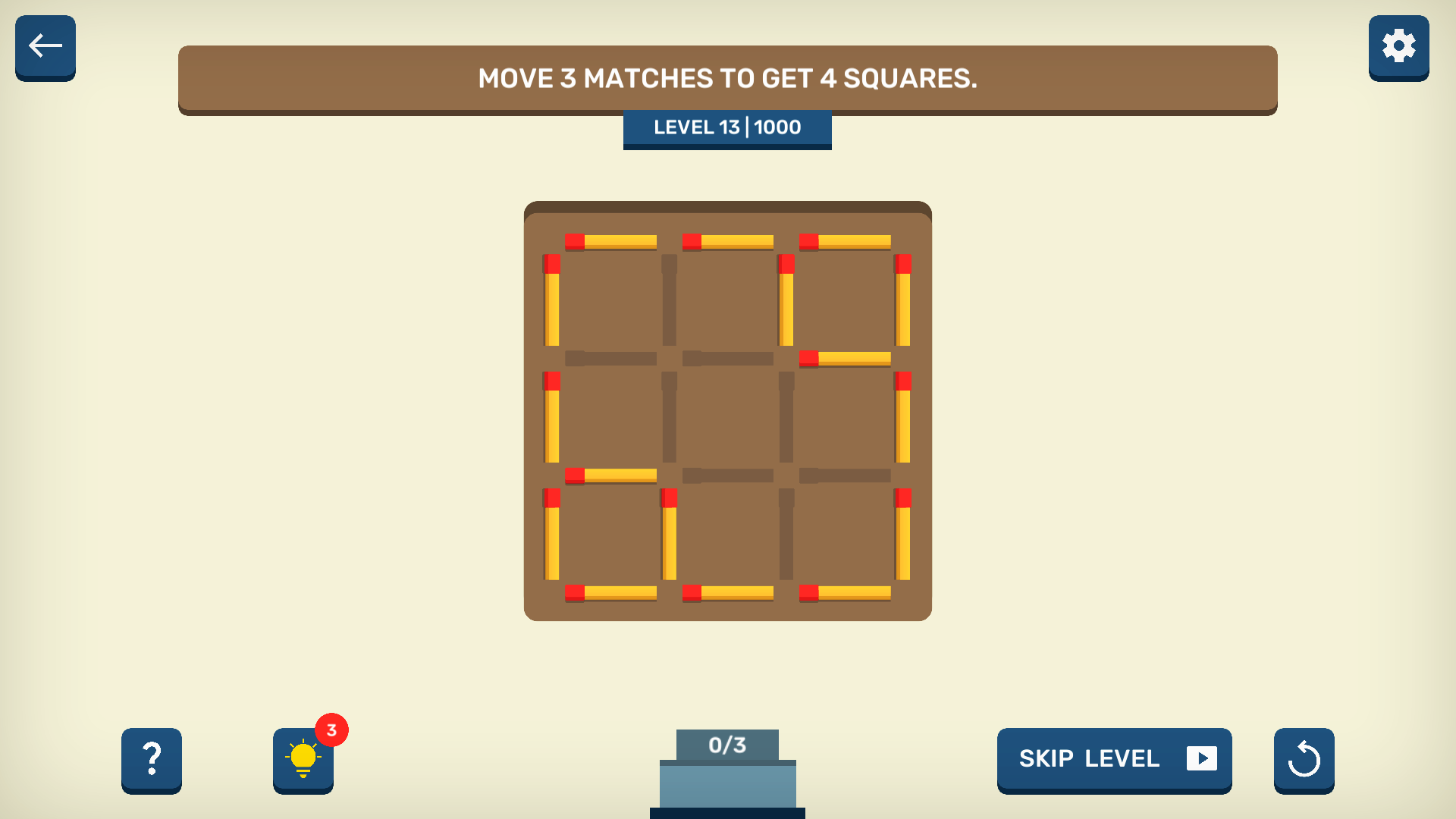Click the back arrow to exit level
This screenshot has width=1456, height=819.
click(x=45, y=47)
